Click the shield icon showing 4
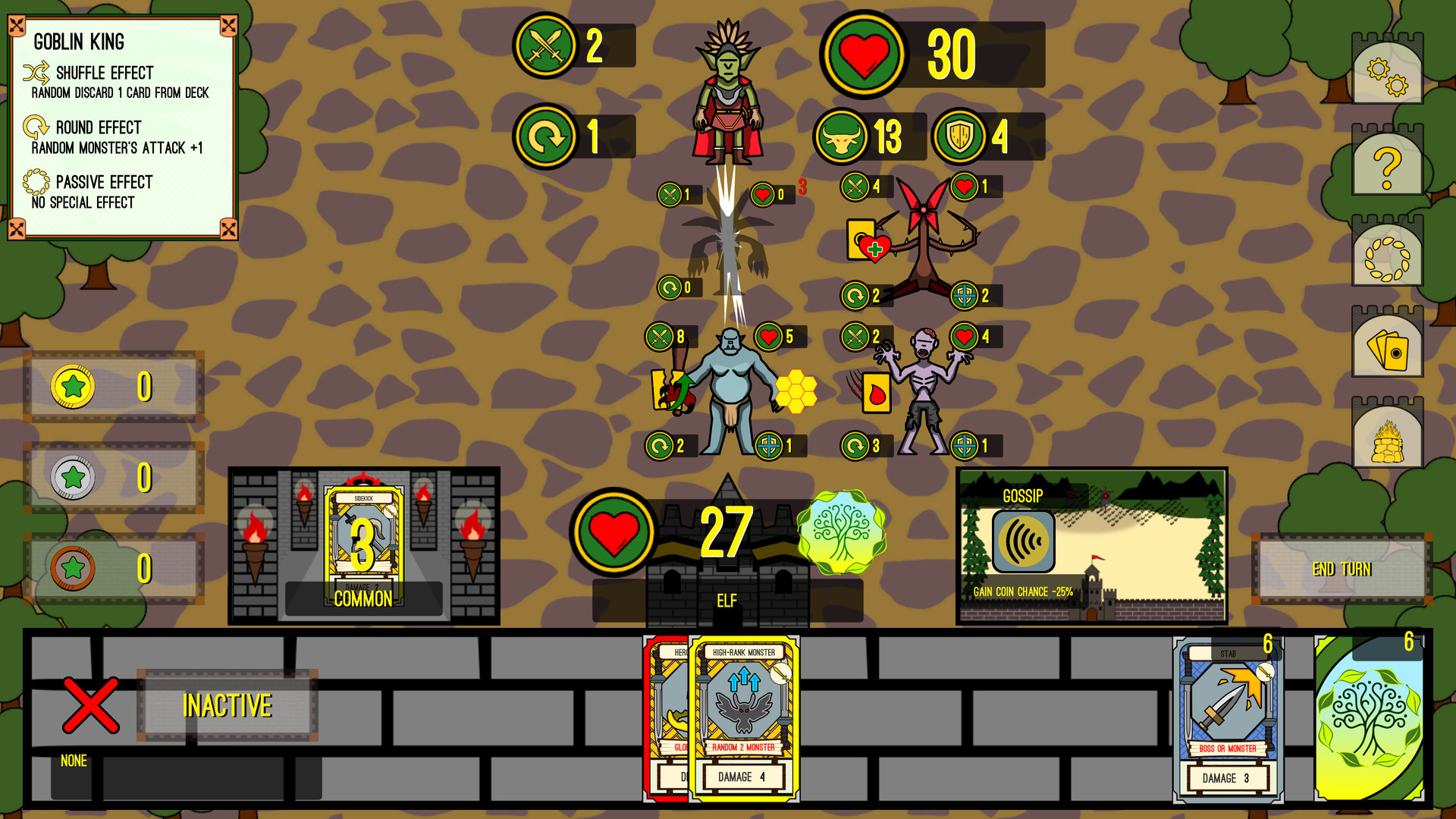 click(960, 137)
